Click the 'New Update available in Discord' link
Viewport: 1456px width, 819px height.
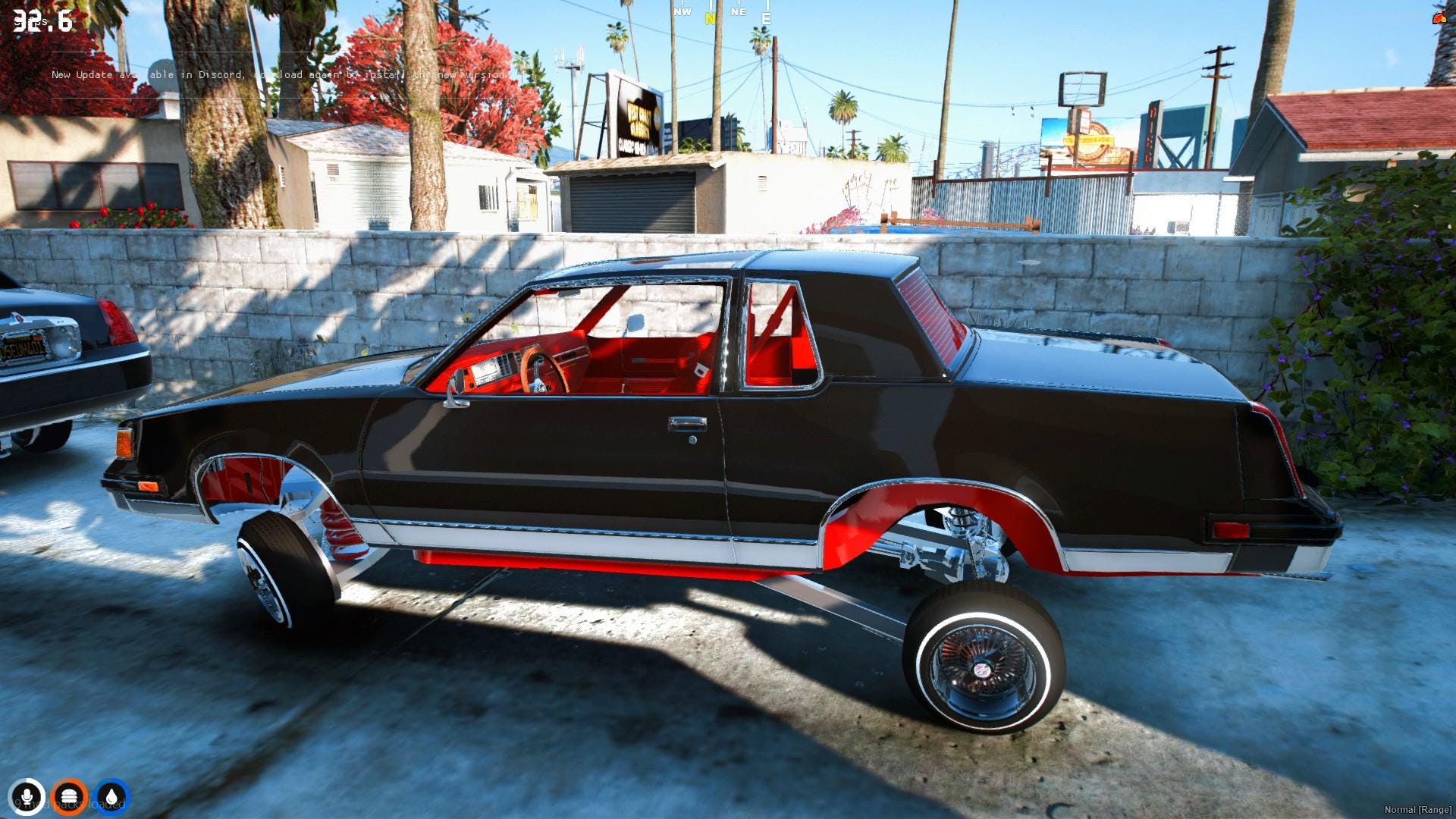pos(281,75)
